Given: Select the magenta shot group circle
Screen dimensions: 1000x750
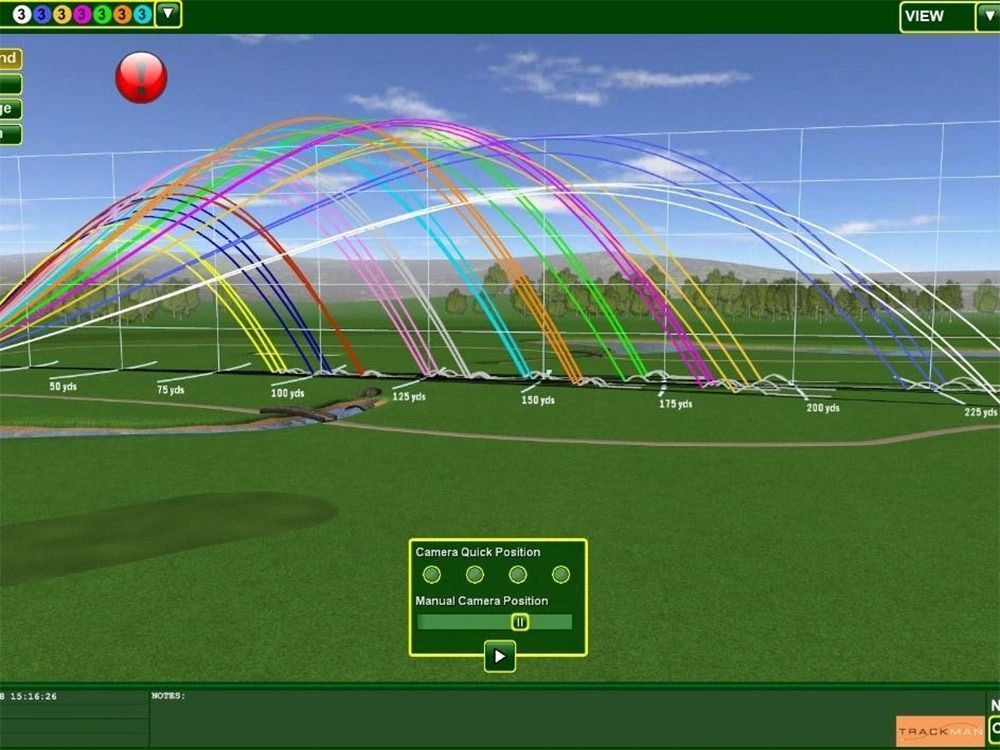Looking at the screenshot, I should click(x=82, y=14).
